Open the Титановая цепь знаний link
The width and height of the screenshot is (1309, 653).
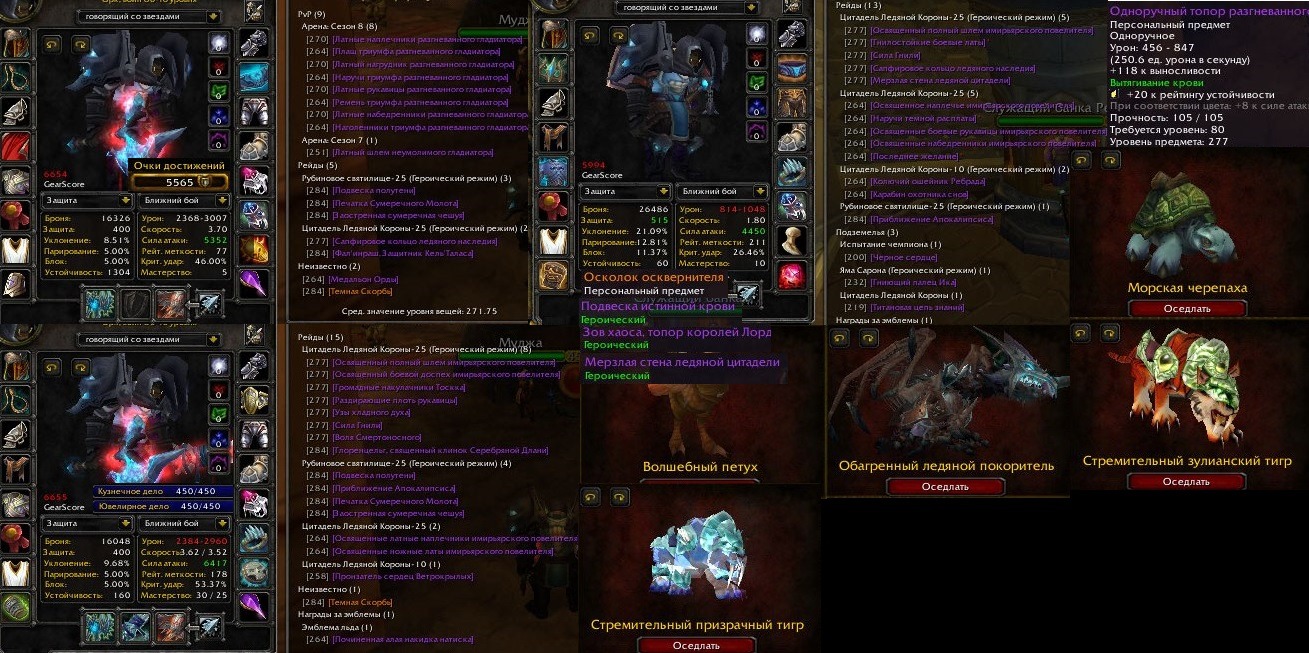(927, 308)
